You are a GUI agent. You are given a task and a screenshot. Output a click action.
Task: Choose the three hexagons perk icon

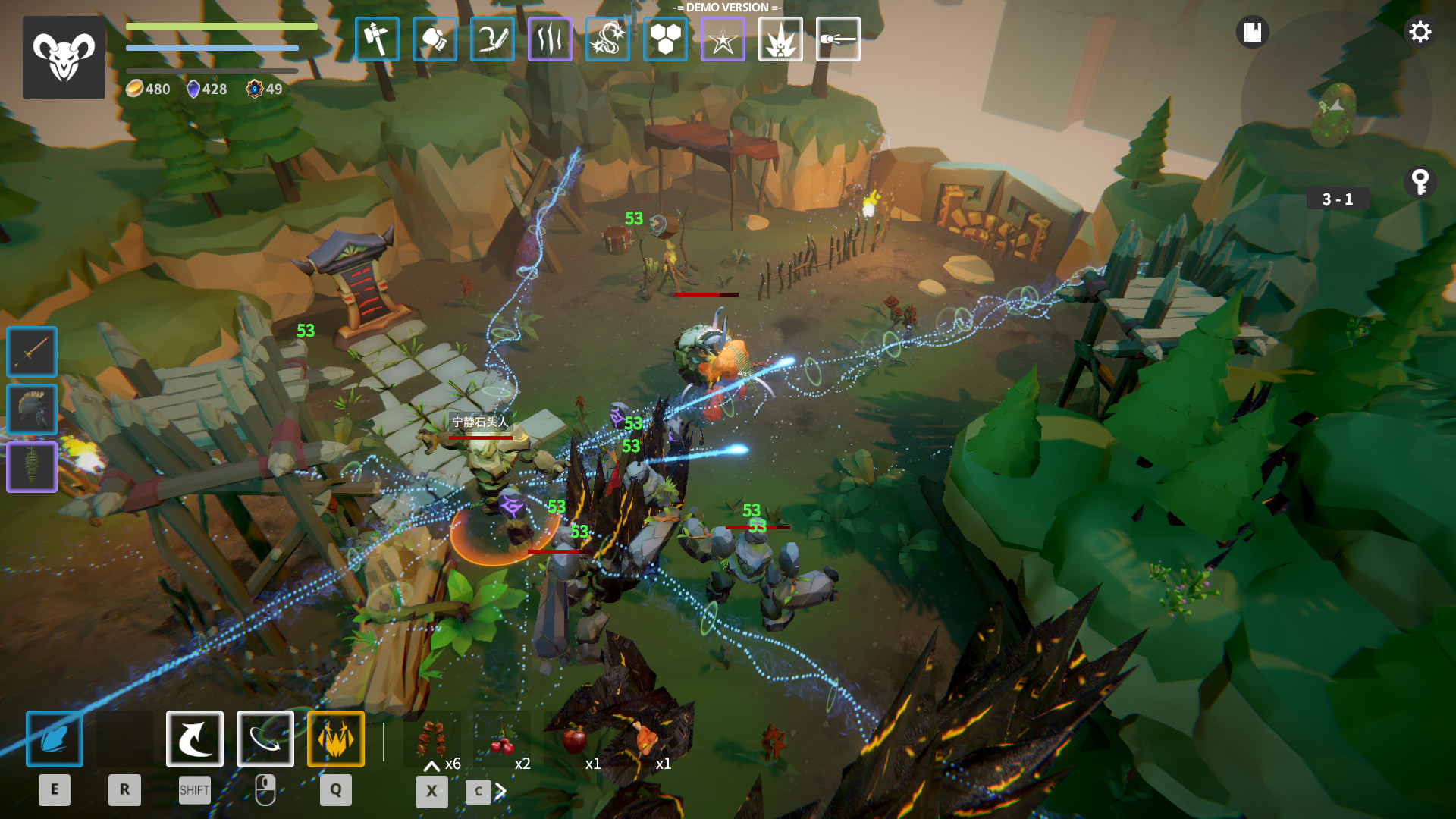665,39
